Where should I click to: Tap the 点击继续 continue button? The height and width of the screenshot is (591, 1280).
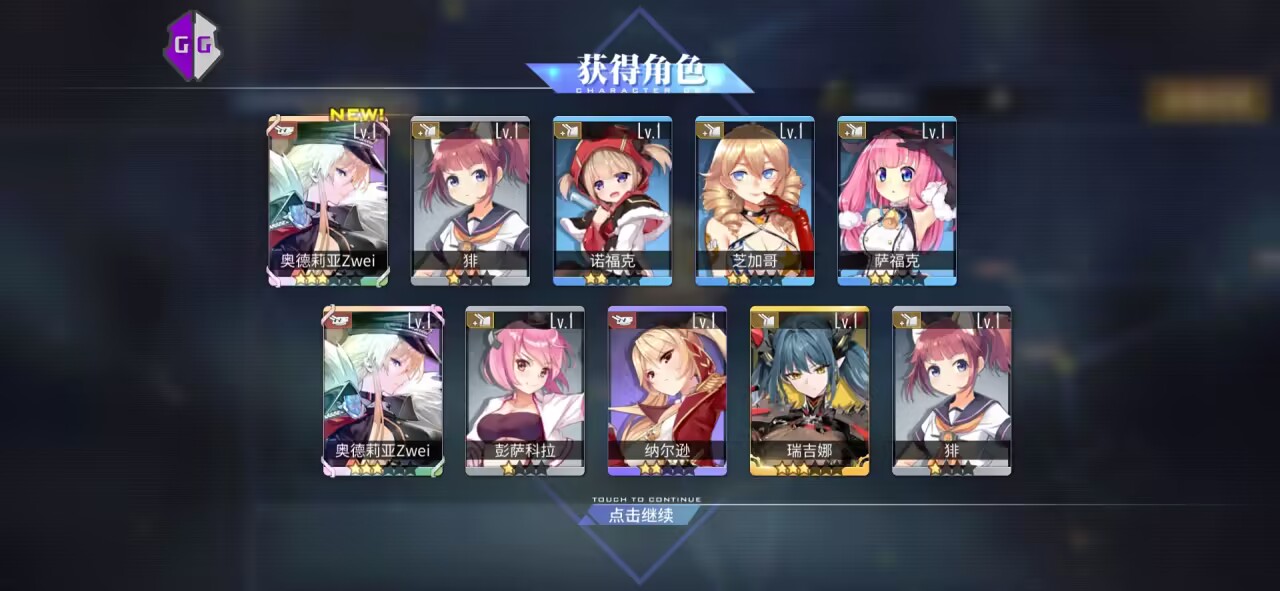click(641, 515)
